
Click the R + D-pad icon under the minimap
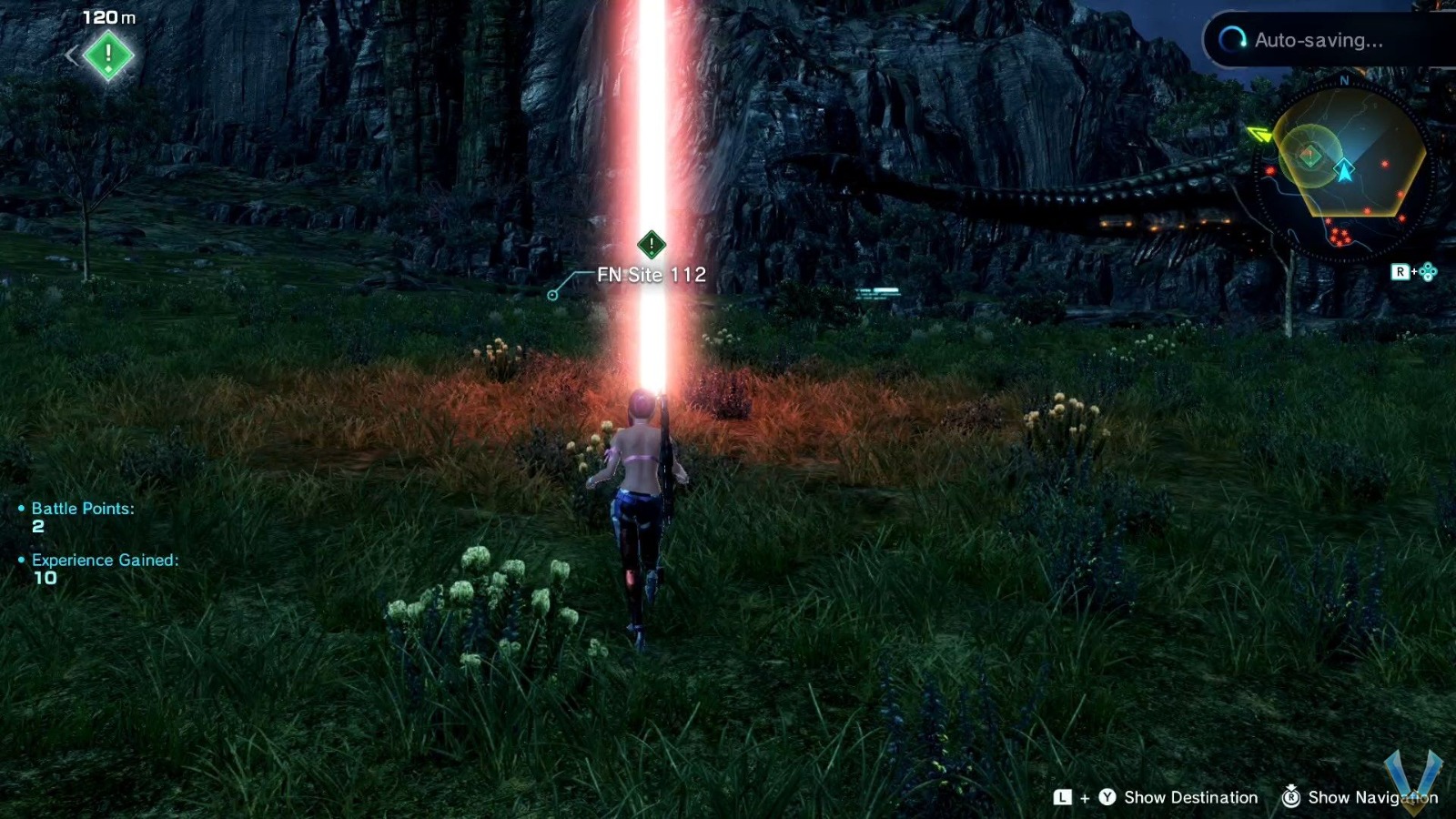[x=1412, y=270]
